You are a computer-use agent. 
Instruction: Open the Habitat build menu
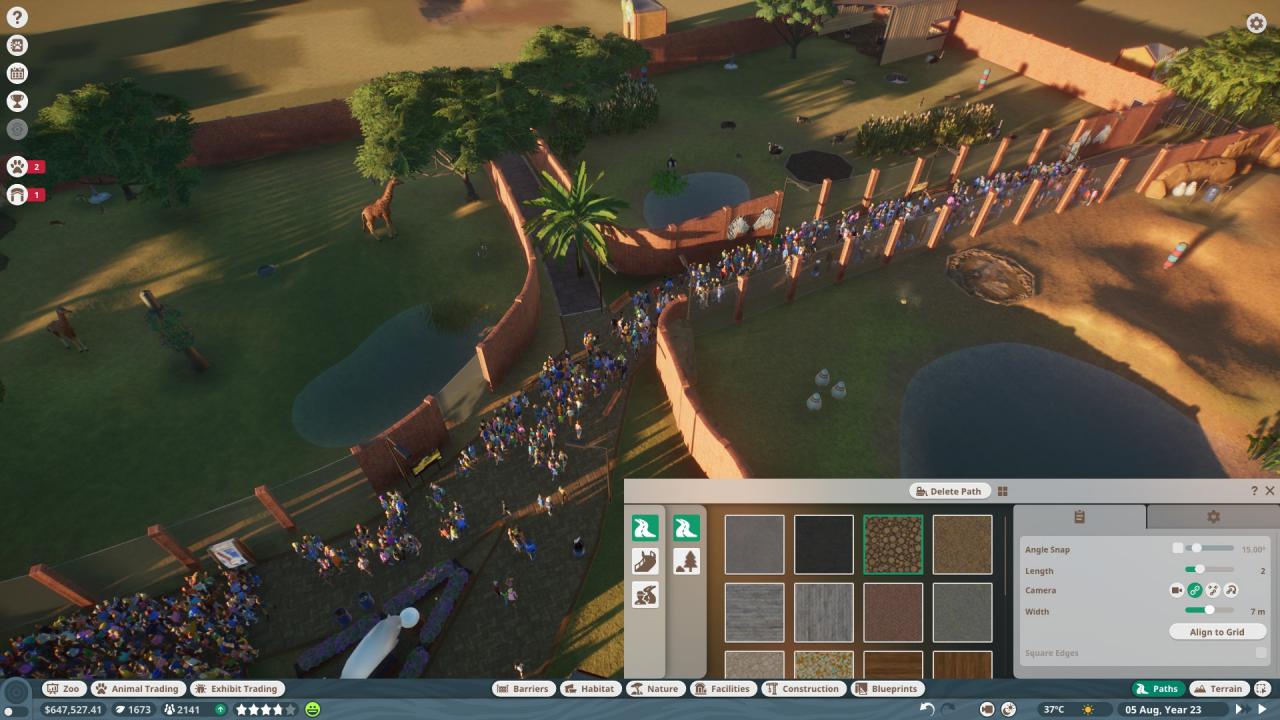click(x=589, y=688)
